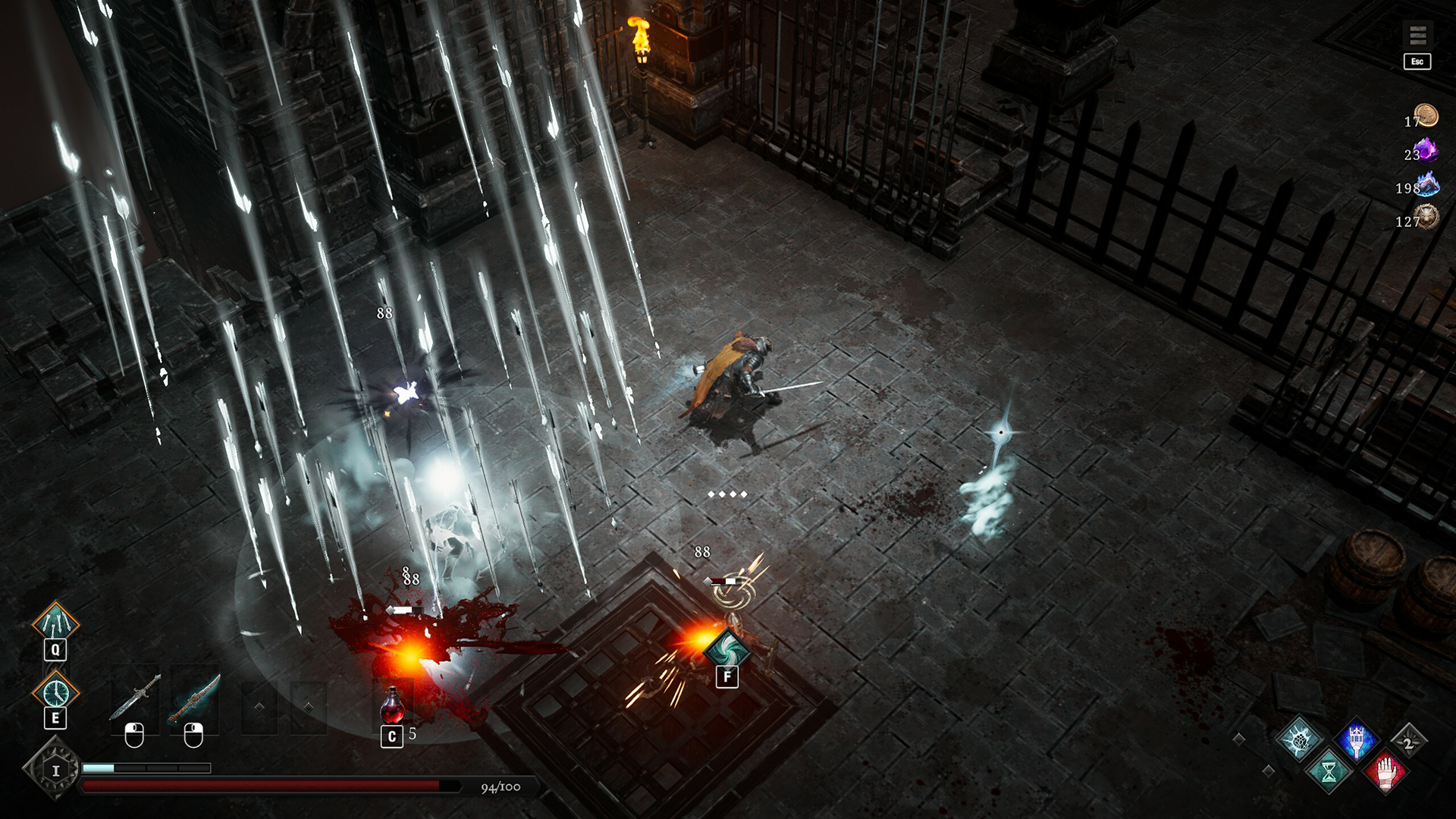Use the health potion bound to C
Viewport: 1456px width, 819px height.
391,709
